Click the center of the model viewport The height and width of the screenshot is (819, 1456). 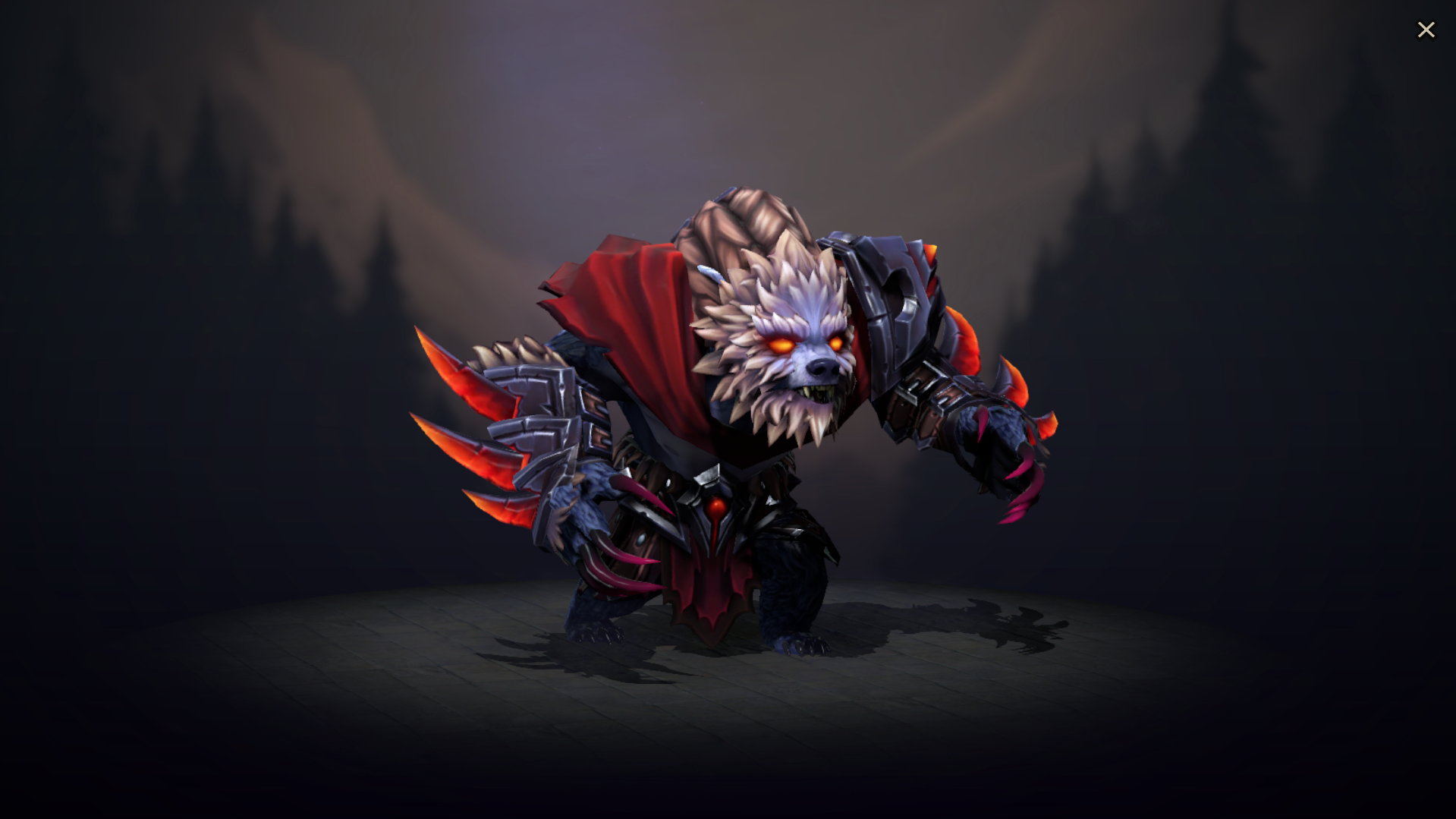(x=728, y=410)
